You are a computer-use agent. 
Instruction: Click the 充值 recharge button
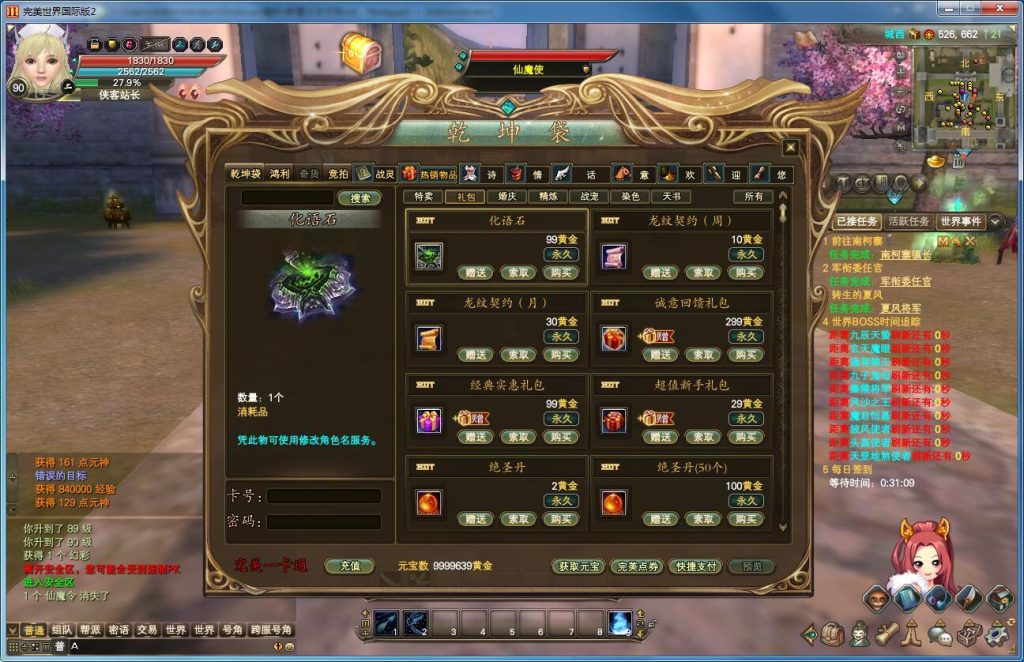349,566
